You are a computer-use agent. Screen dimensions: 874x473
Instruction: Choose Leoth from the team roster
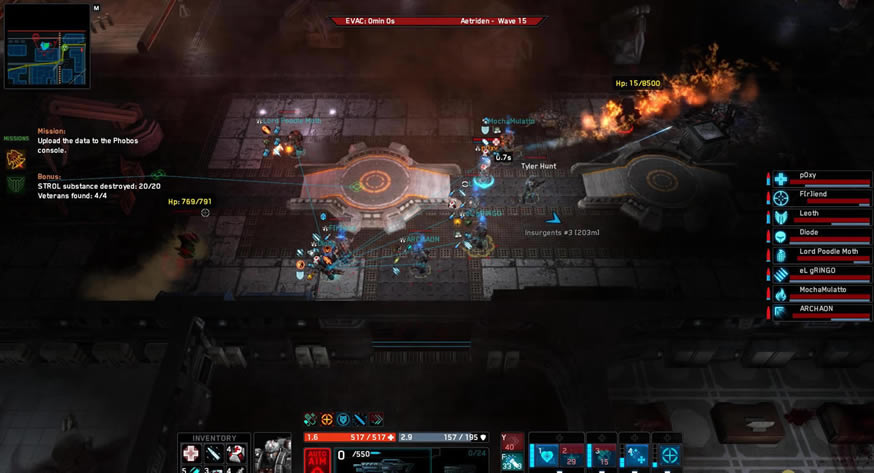819,216
